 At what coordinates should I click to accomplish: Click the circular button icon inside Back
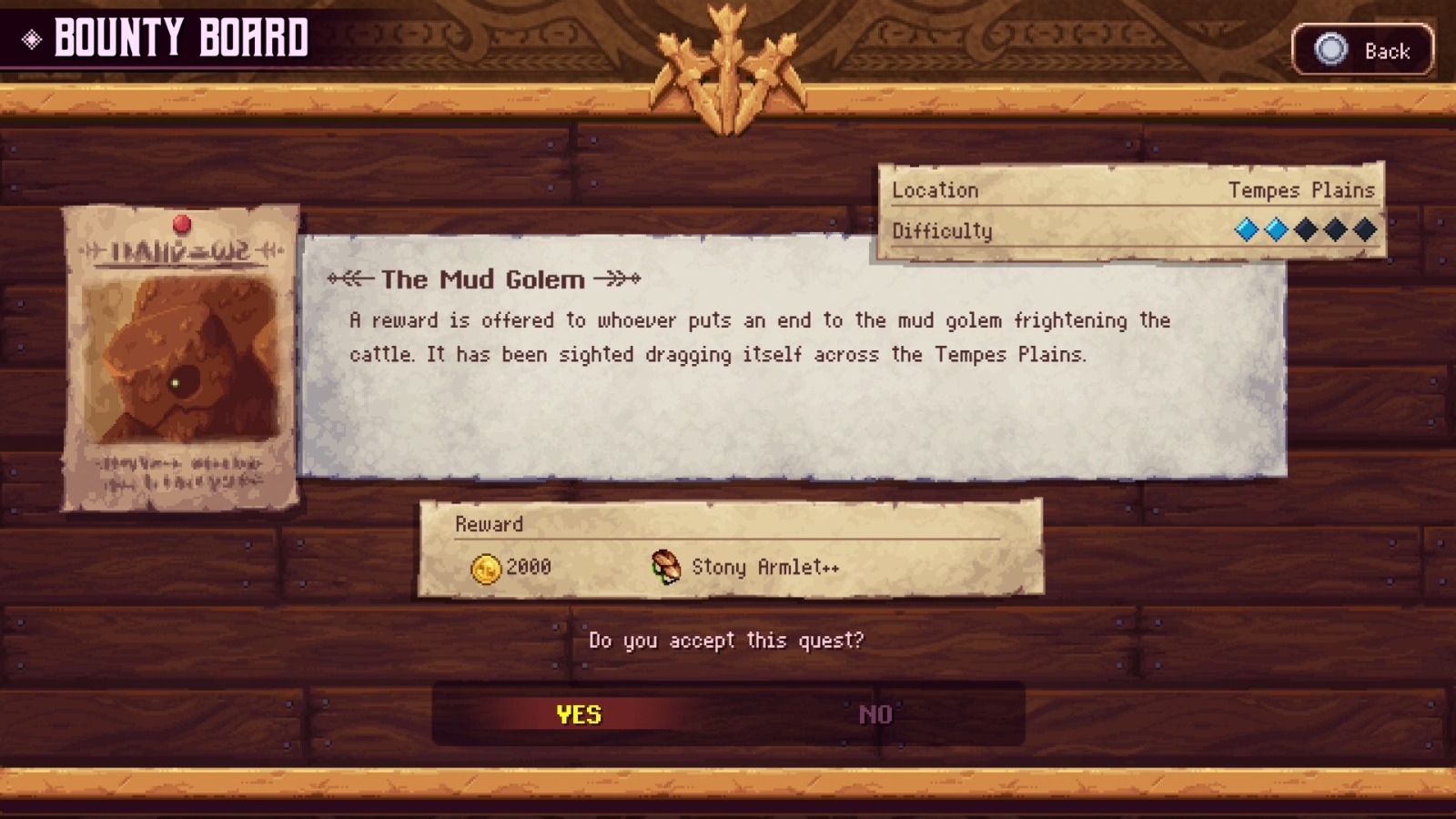[1329, 51]
